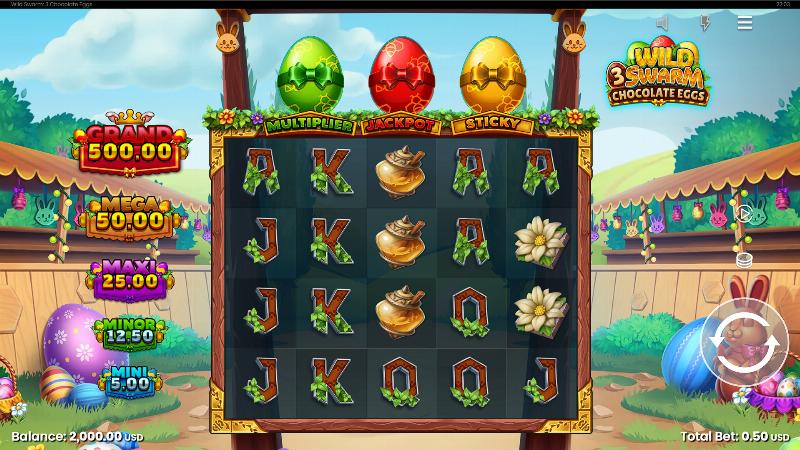Open autoplay with the small play icon
800x450 pixels.
click(744, 213)
